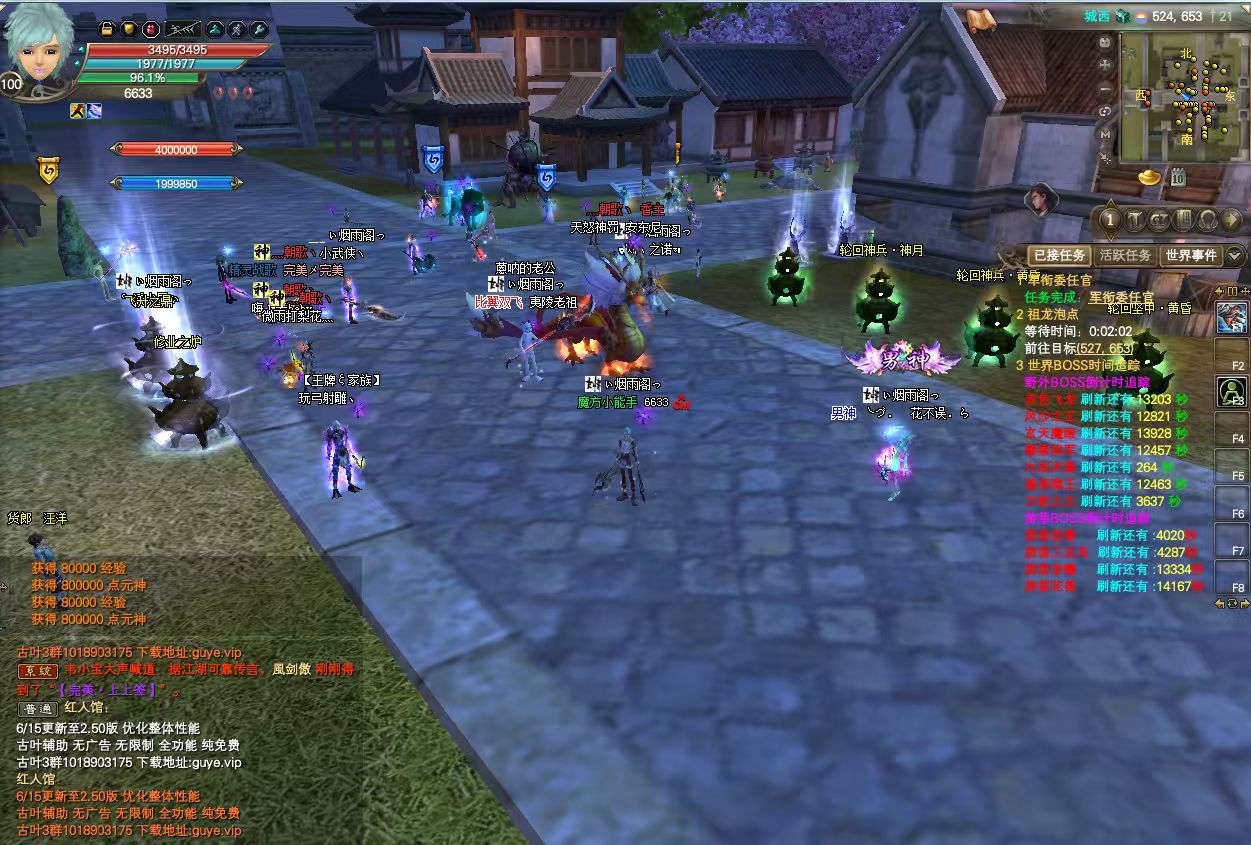Show the 世界事件 tab
Image resolution: width=1251 pixels, height=845 pixels.
pyautogui.click(x=1190, y=255)
